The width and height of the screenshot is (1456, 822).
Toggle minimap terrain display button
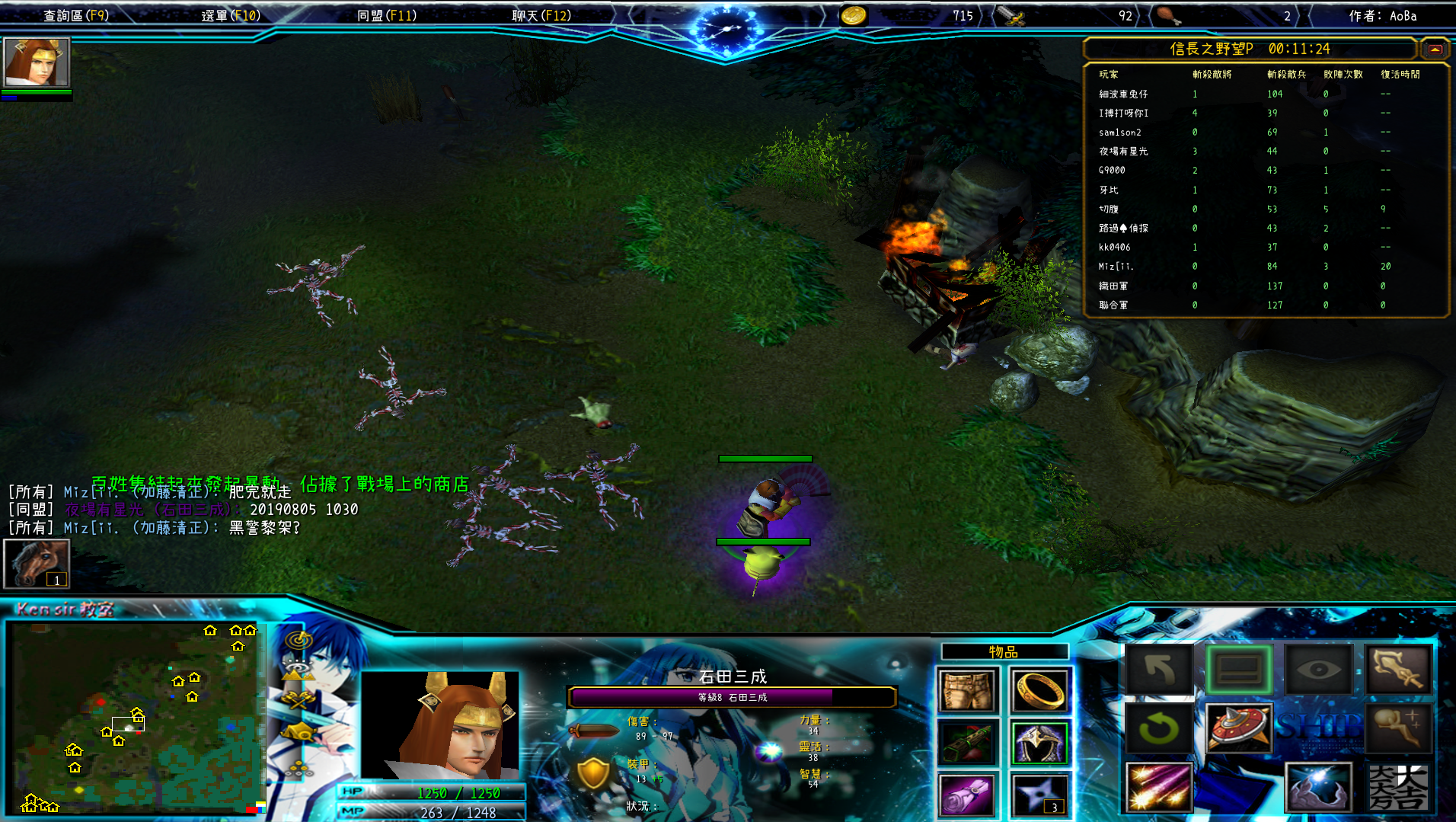click(x=299, y=670)
